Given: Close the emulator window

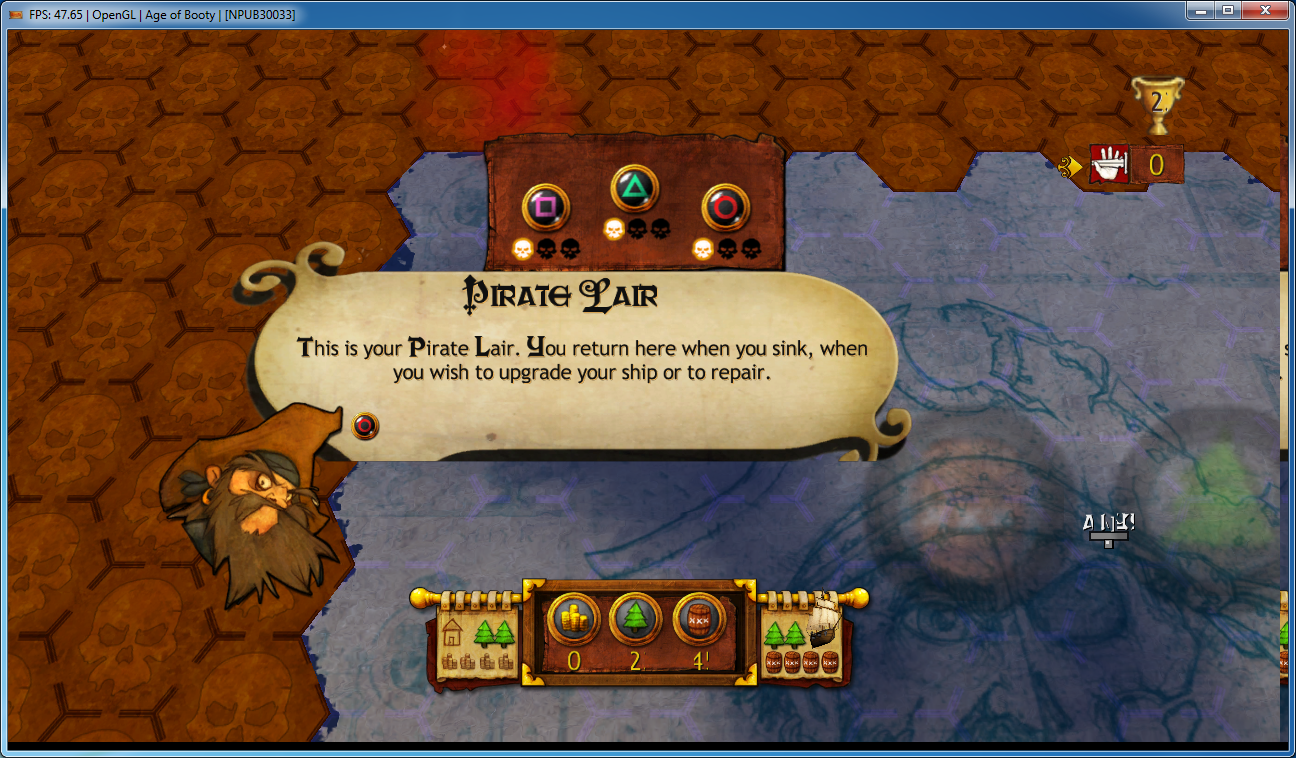Looking at the screenshot, I should (x=1265, y=10).
